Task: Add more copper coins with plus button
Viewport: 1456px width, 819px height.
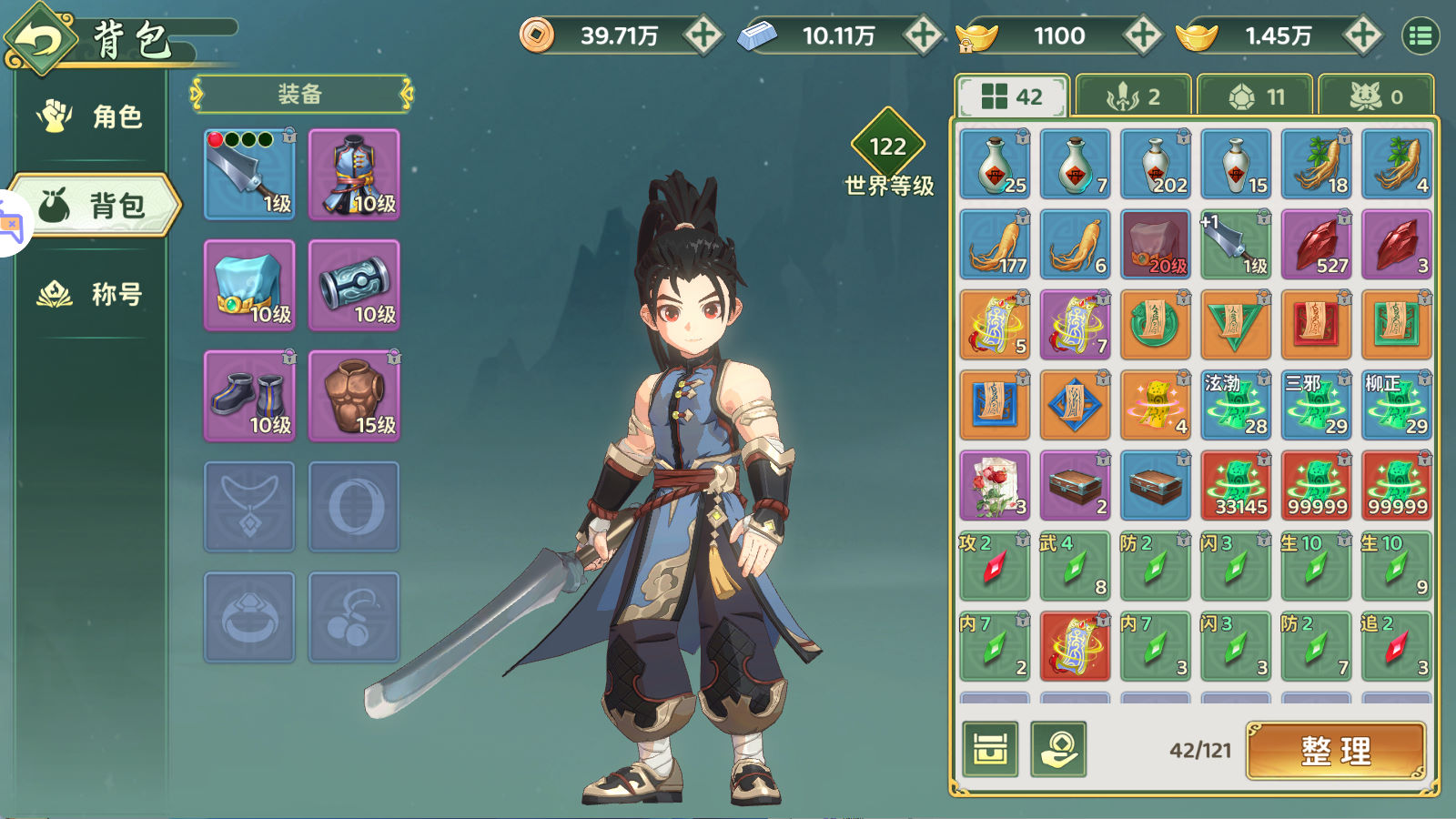Action: [703, 35]
